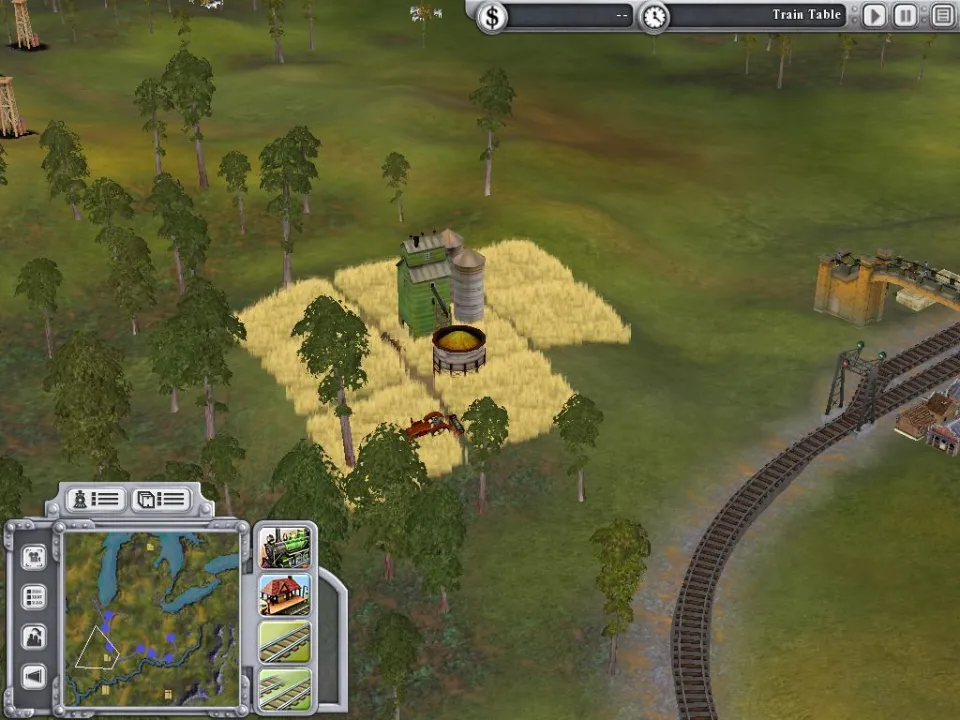Click the camera view button
This screenshot has width=960, height=720.
[x=34, y=556]
